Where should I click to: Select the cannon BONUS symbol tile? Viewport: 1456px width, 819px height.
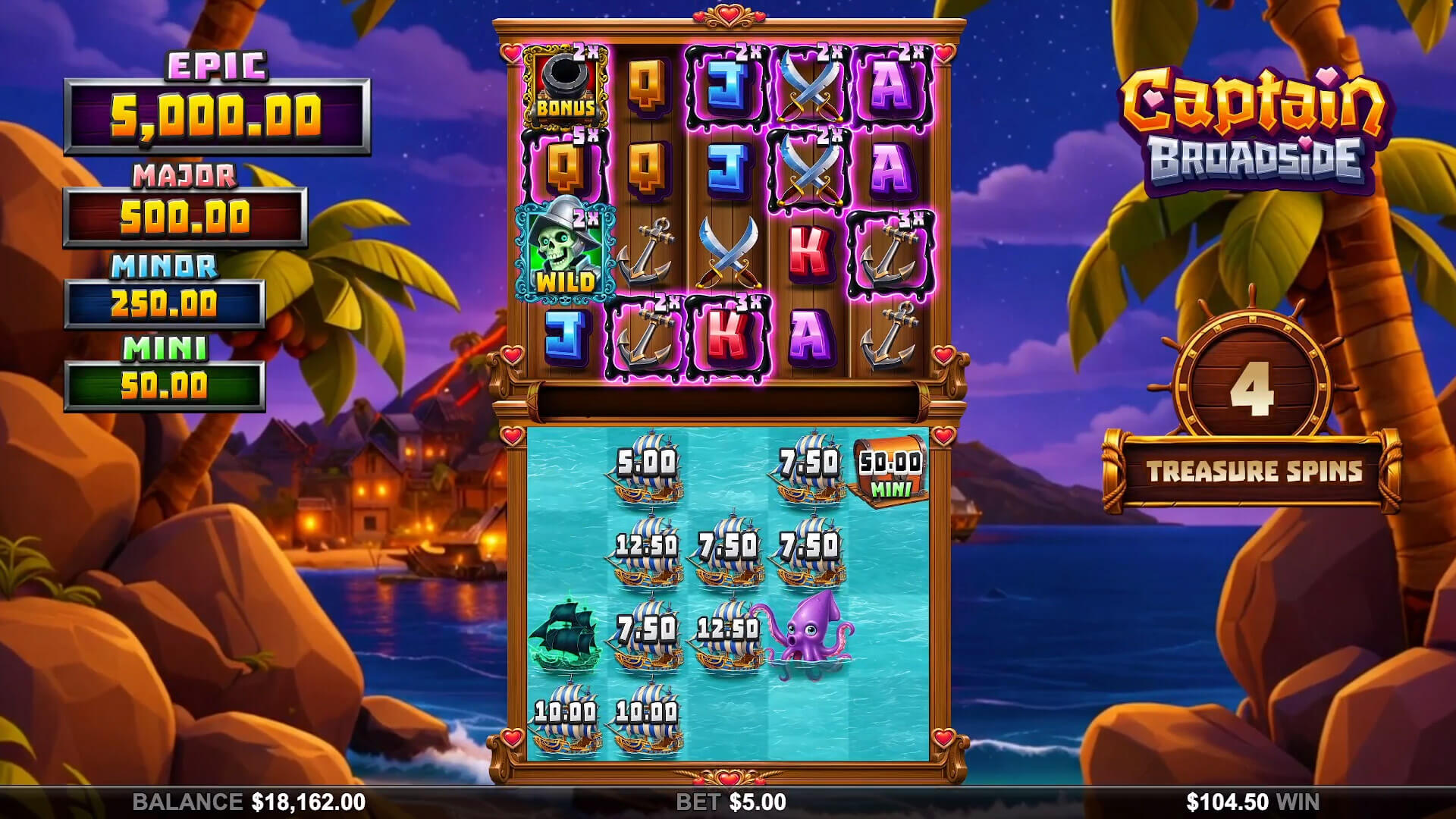[564, 87]
